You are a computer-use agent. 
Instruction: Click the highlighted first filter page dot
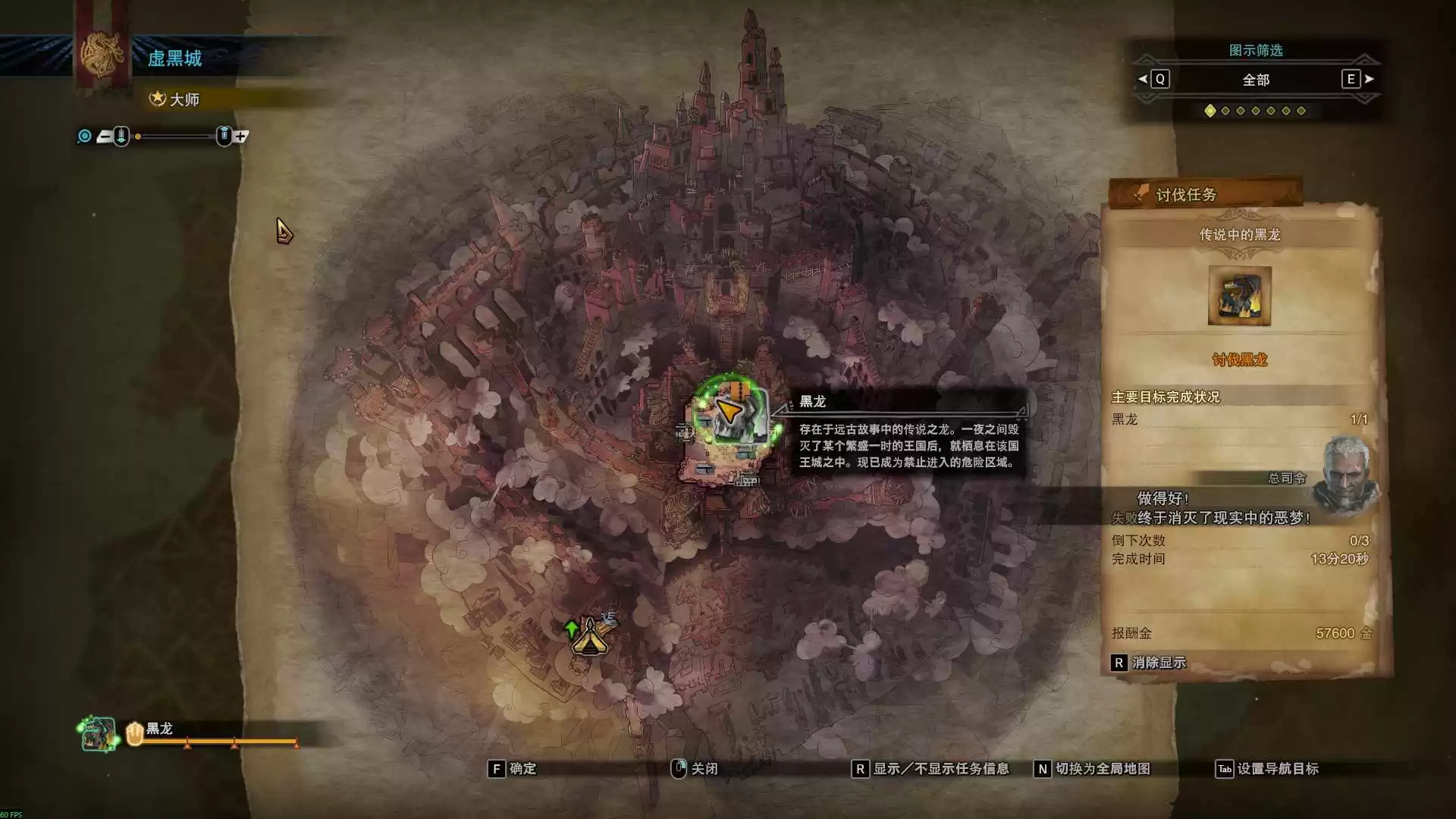(x=1210, y=111)
